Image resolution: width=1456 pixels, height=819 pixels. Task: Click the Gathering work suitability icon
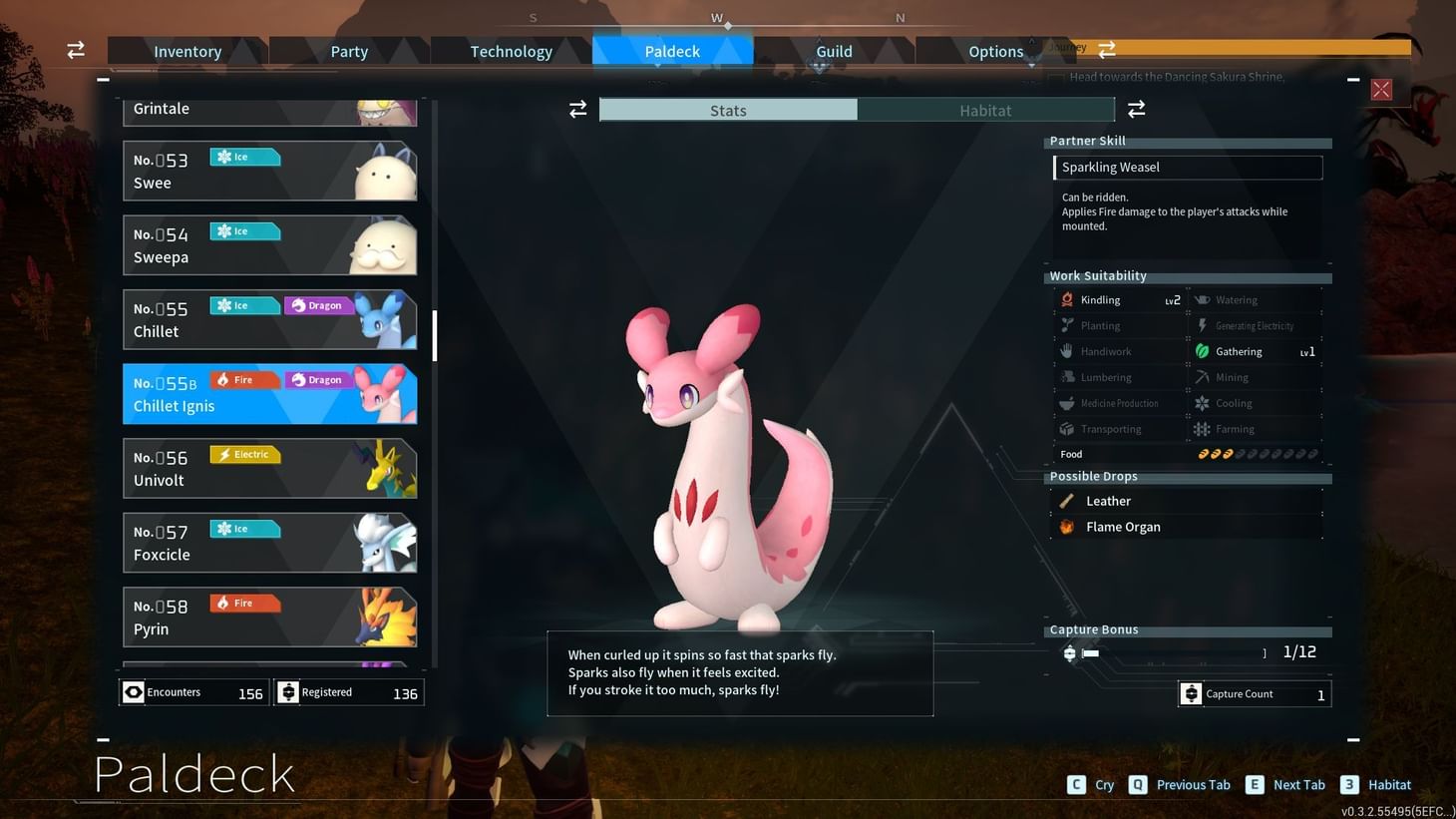[x=1202, y=351]
